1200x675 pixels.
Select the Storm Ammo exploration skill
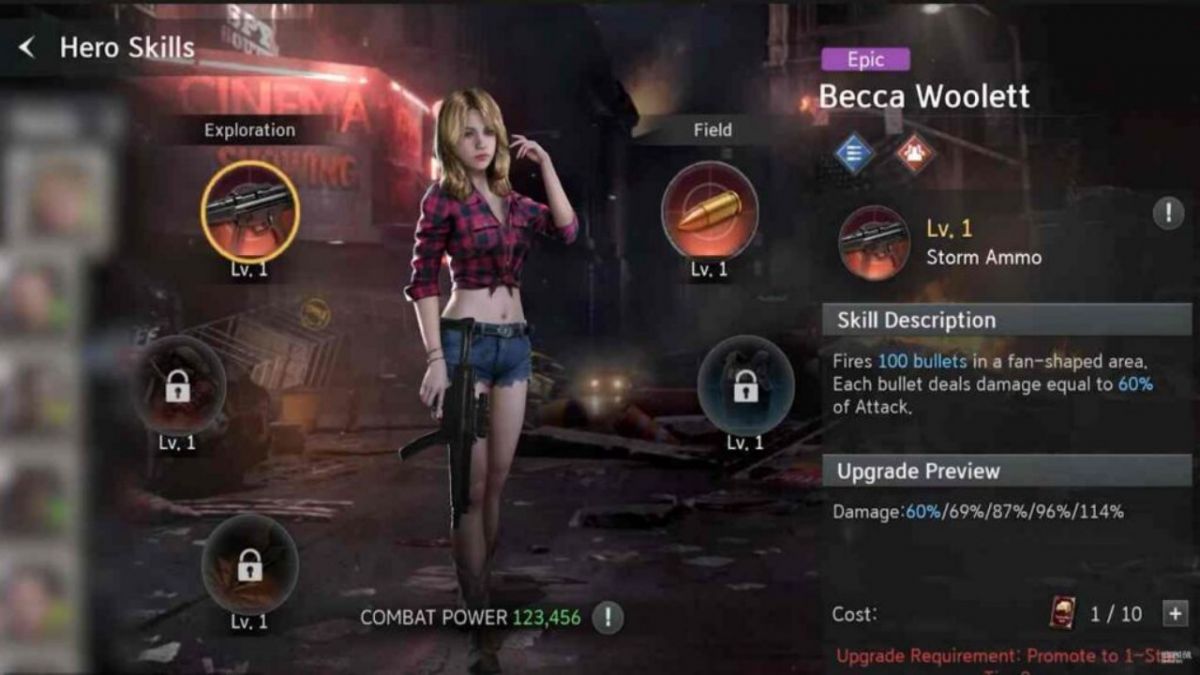pos(250,211)
